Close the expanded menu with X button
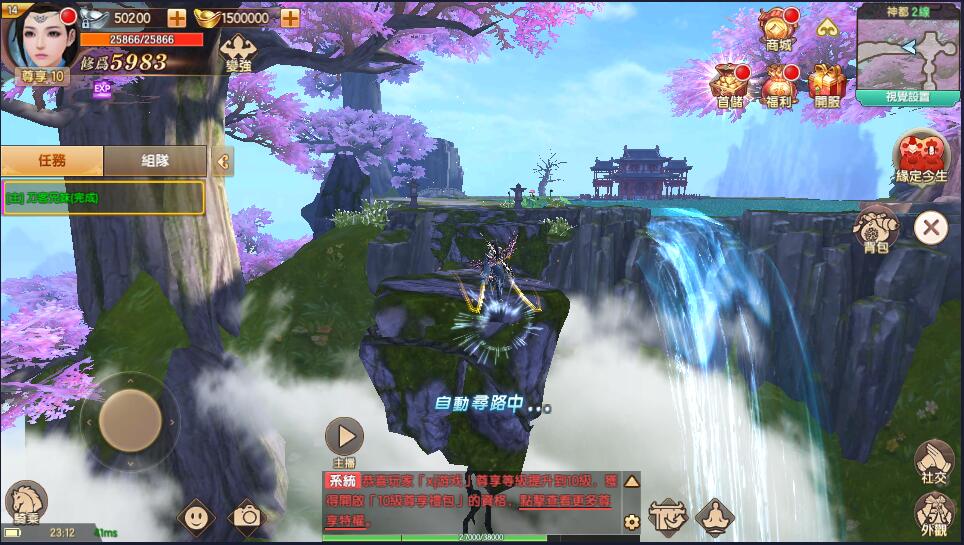 coord(930,228)
